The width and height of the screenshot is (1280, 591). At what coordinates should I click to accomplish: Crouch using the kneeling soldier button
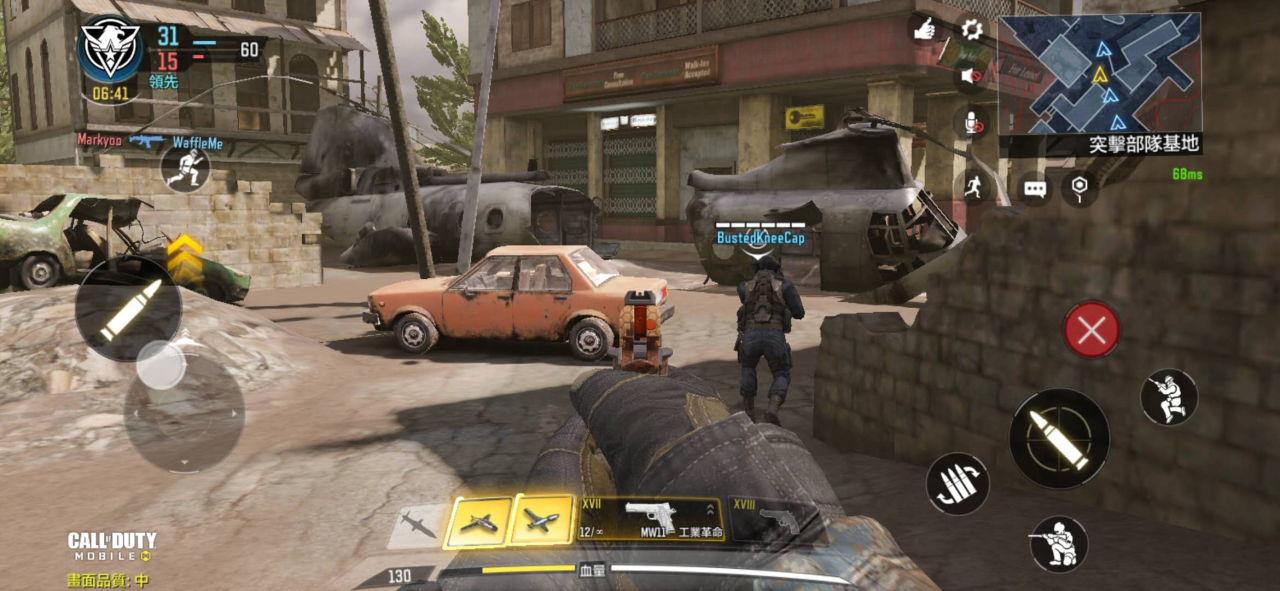(1058, 544)
